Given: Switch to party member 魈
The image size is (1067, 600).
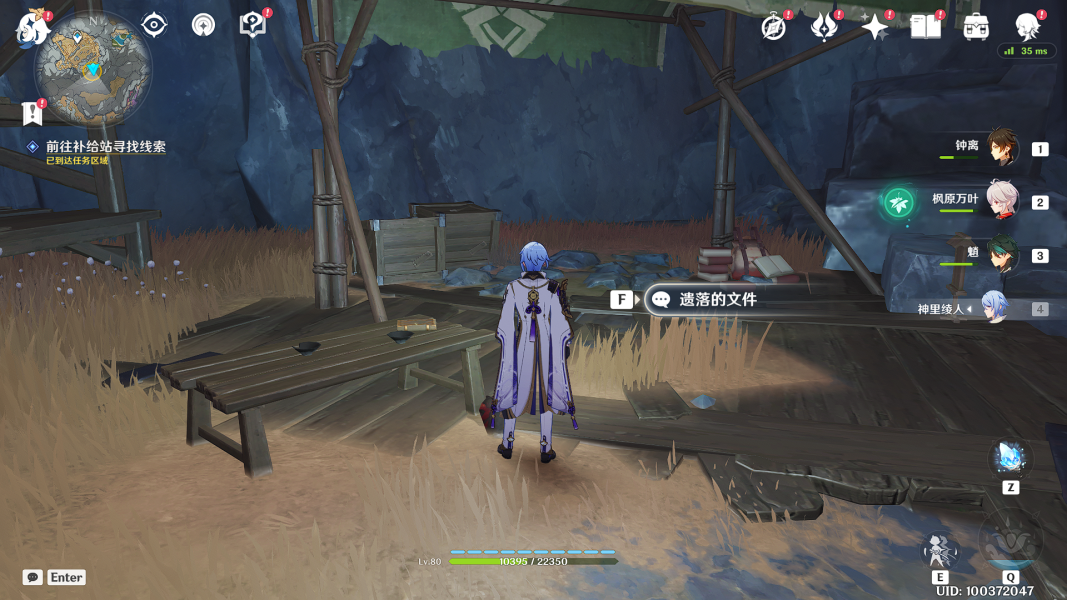Looking at the screenshot, I should 1001,254.
